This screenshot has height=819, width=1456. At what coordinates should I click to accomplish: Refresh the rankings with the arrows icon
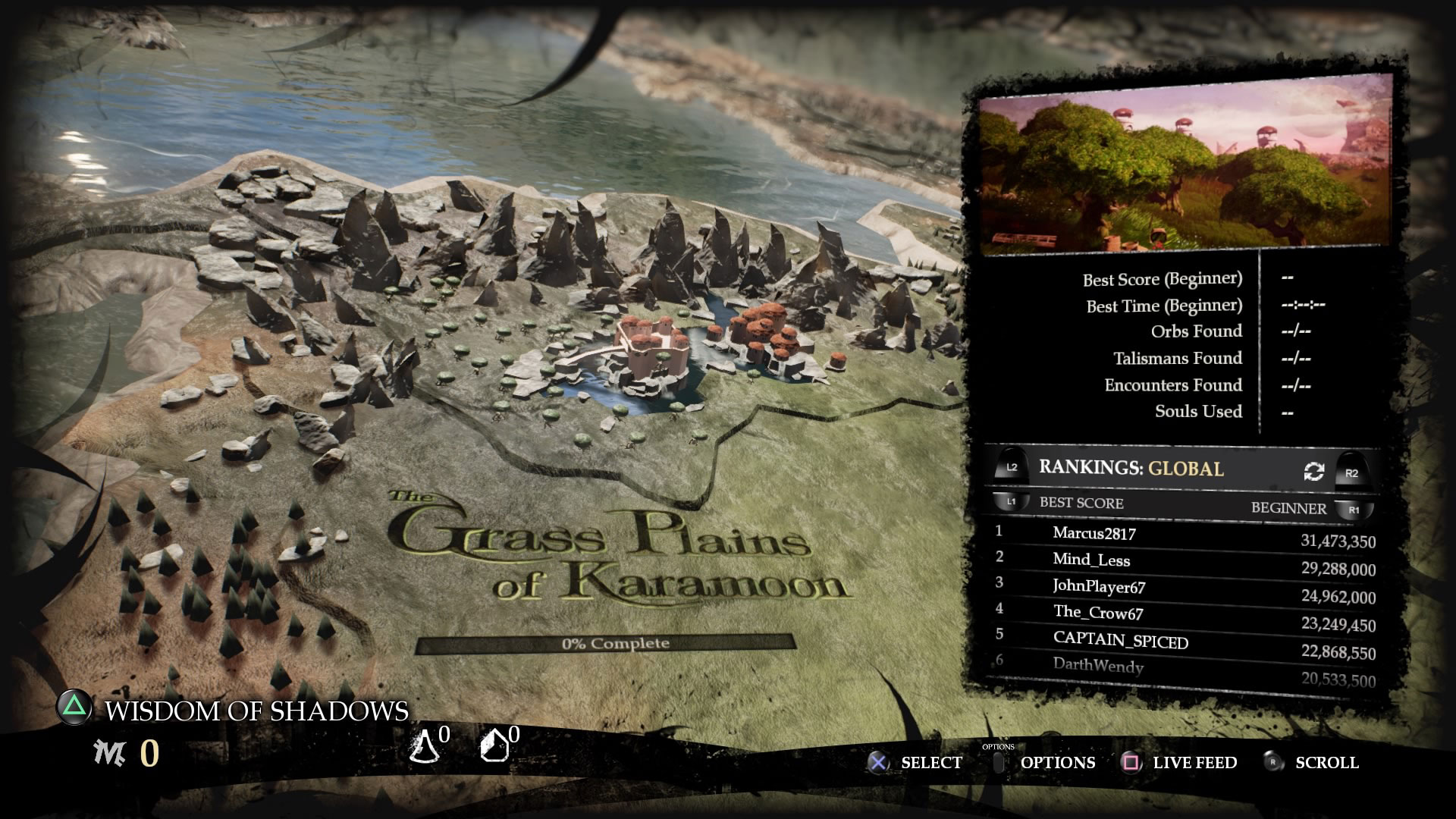click(1313, 472)
